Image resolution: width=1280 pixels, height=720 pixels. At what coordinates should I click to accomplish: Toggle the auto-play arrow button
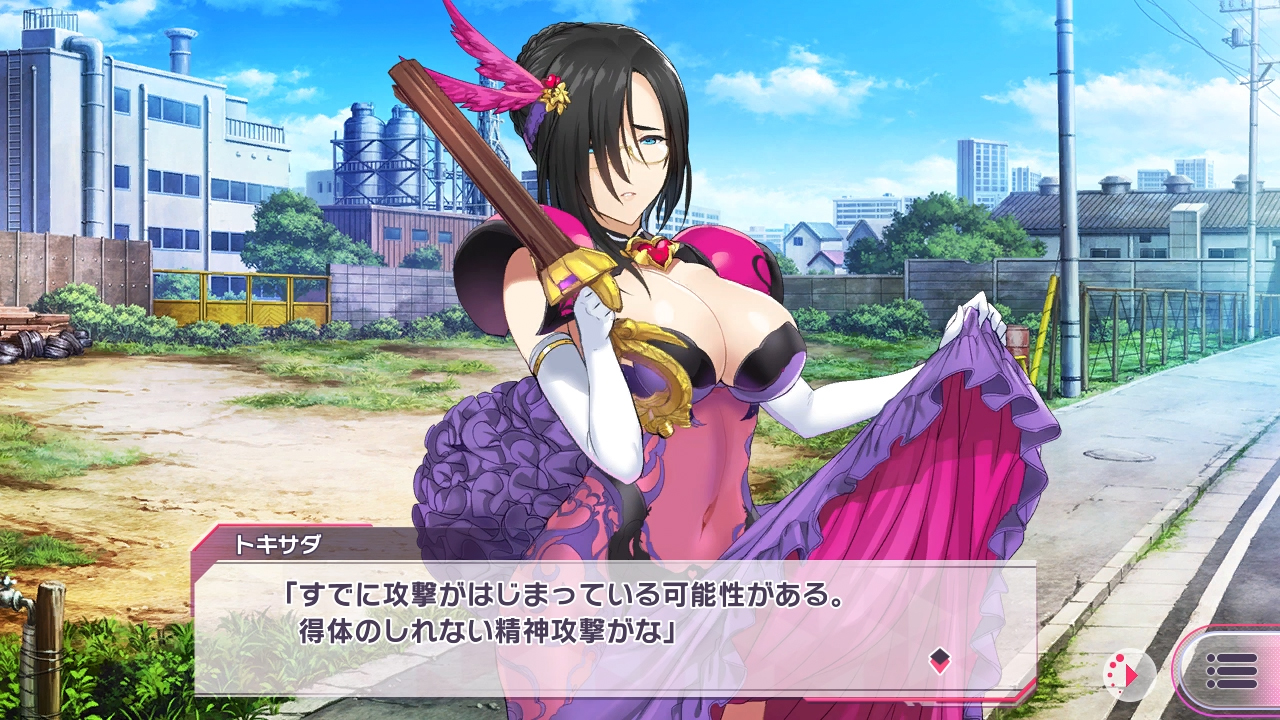pos(1129,674)
